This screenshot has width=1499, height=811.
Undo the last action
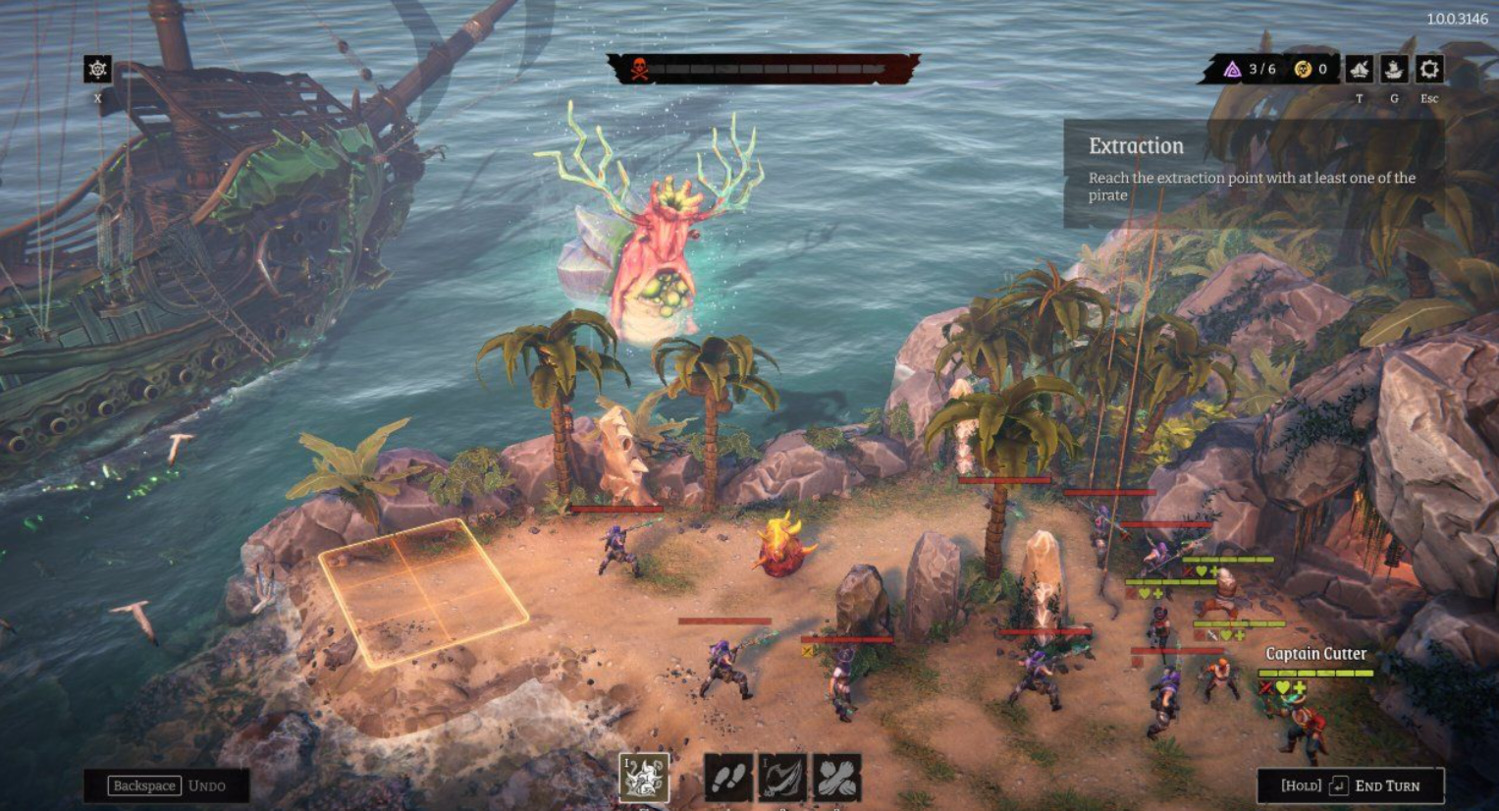point(166,785)
